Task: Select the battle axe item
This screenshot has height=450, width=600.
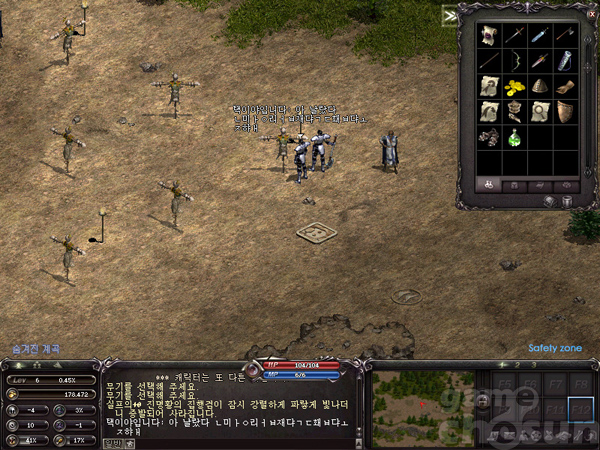Action: pos(565,35)
